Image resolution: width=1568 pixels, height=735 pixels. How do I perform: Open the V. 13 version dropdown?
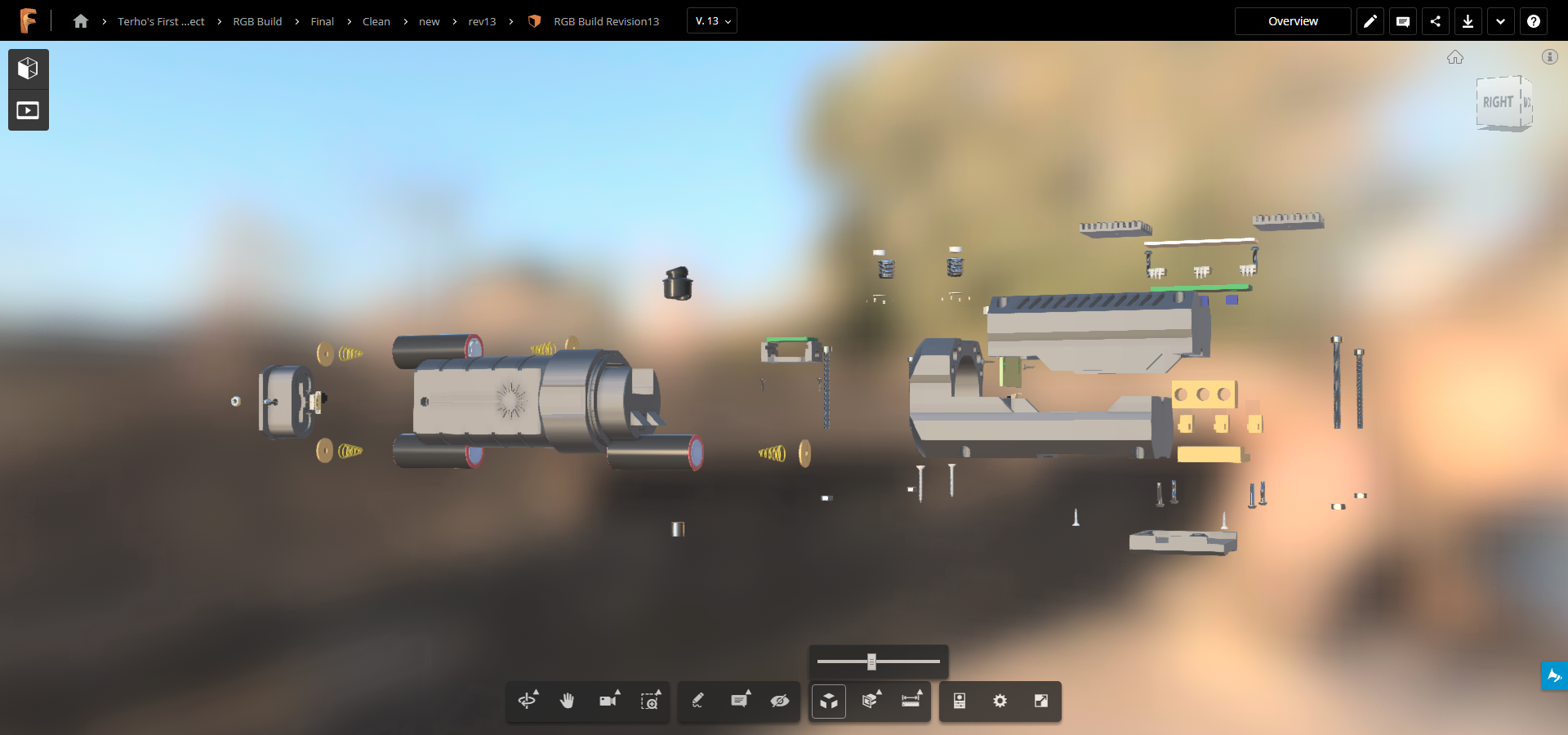pos(712,21)
